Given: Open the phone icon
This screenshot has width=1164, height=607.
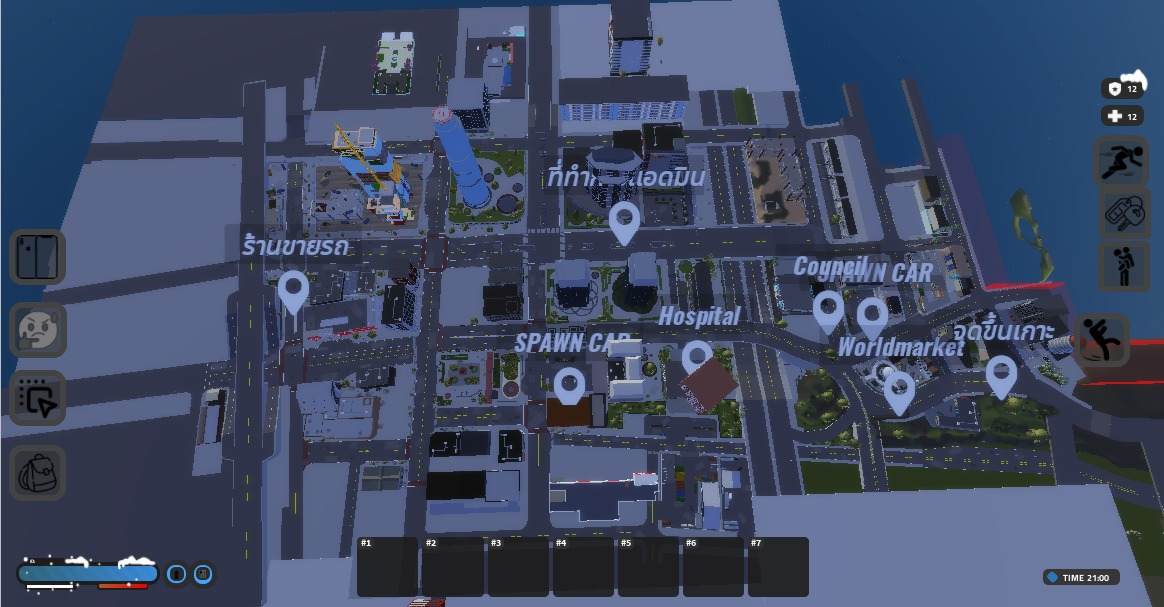Looking at the screenshot, I should (x=38, y=257).
